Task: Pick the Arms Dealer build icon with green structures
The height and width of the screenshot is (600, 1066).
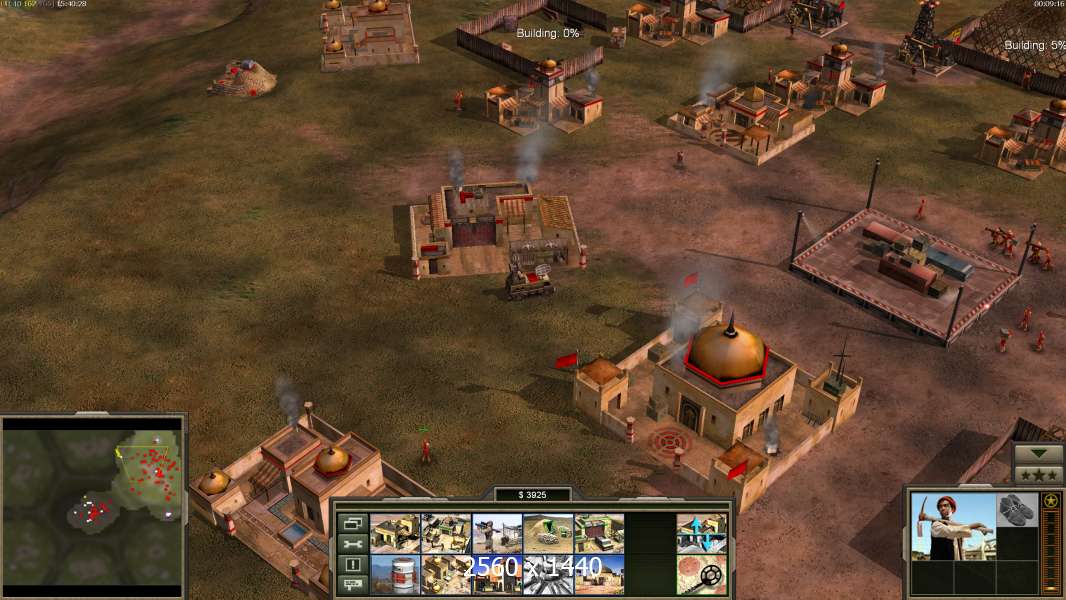Action: (446, 534)
